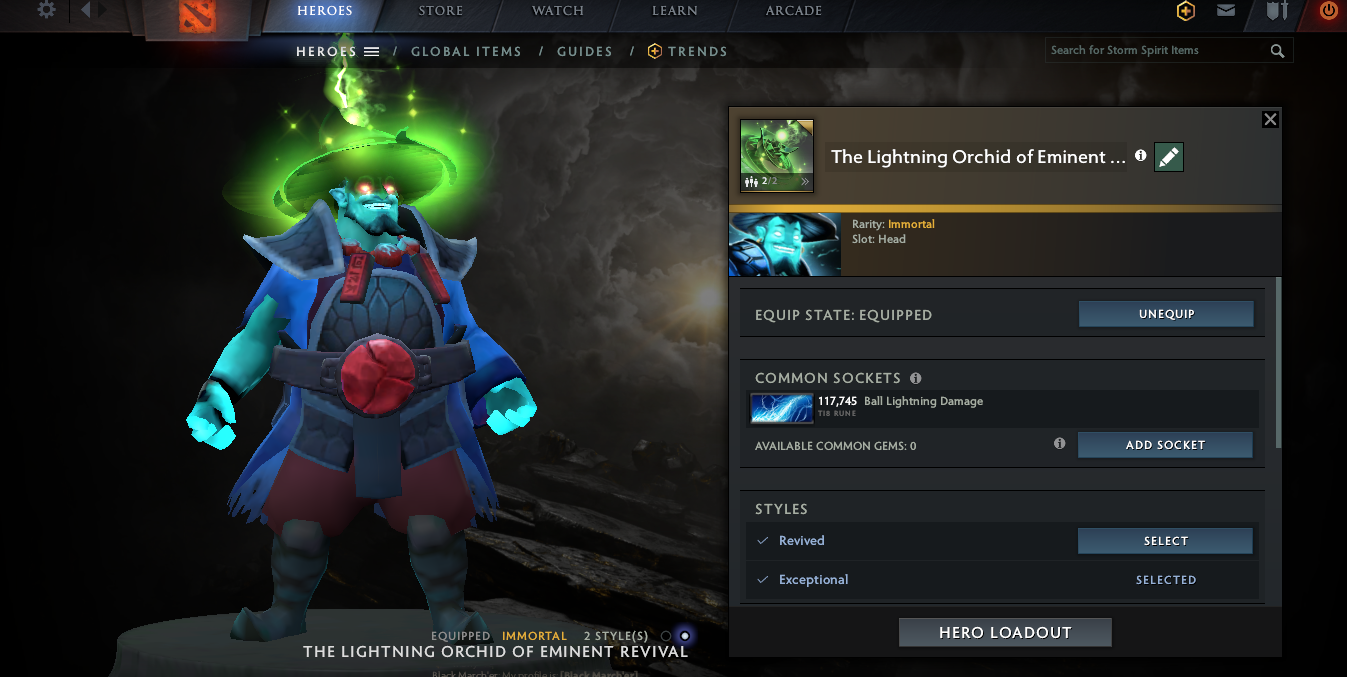Viewport: 1347px width, 677px height.
Task: Rename item with the pencil icon
Action: click(x=1169, y=157)
